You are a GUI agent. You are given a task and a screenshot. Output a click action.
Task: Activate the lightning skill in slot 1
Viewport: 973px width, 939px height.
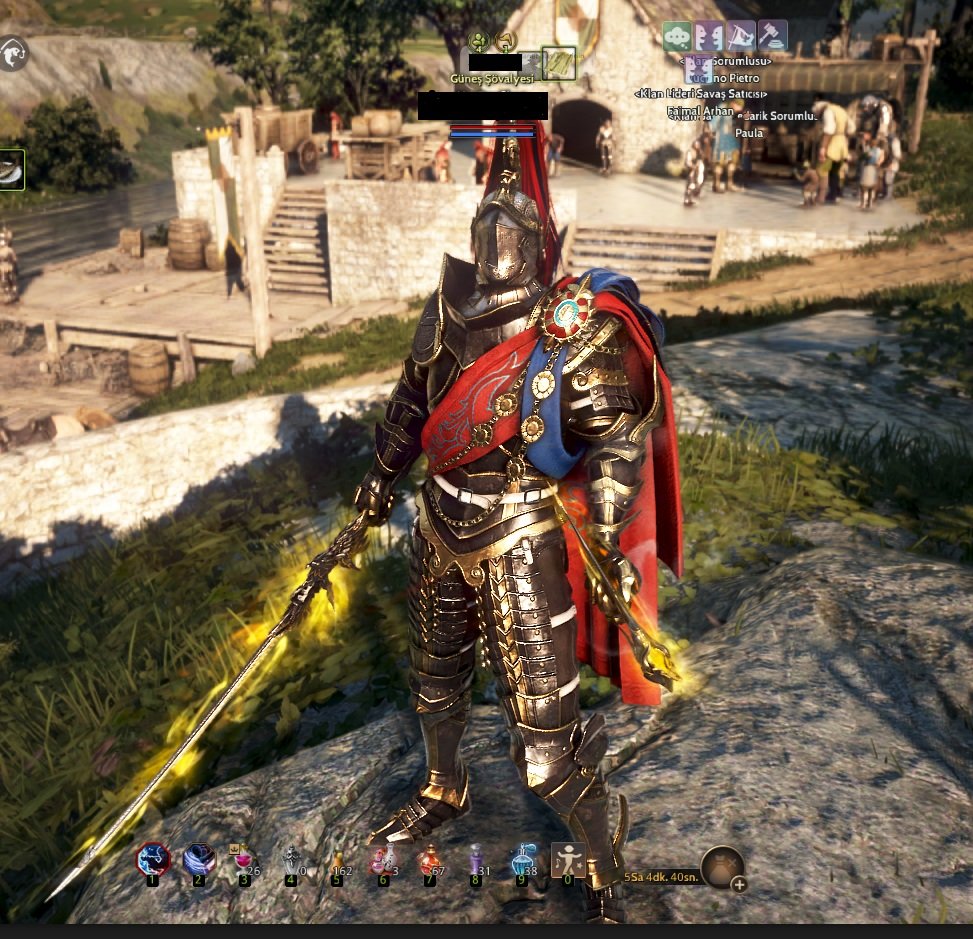pyautogui.click(x=153, y=860)
